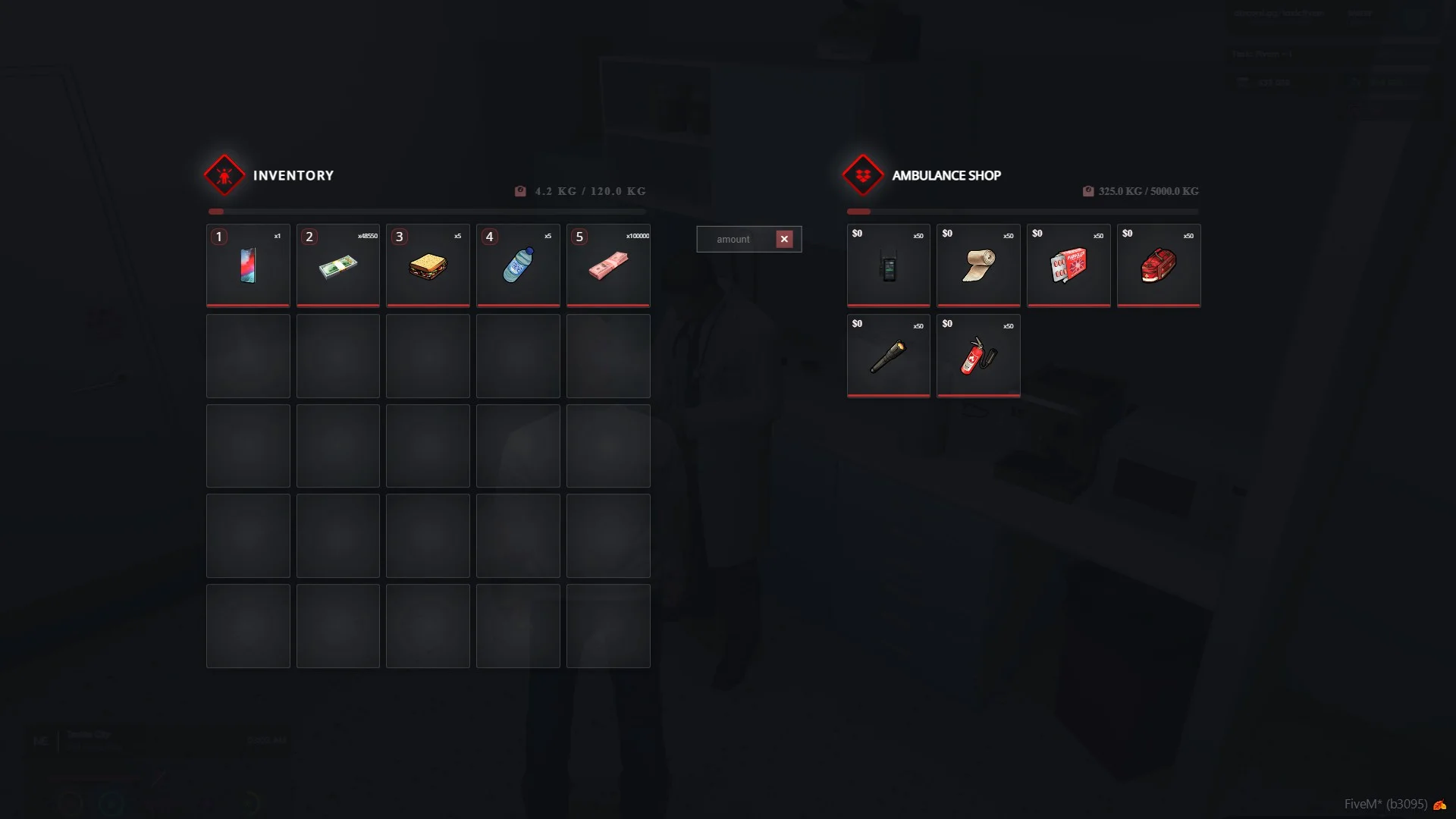The width and height of the screenshot is (1456, 819).
Task: Choose the fire extinguisher in the shop
Action: [x=978, y=356]
